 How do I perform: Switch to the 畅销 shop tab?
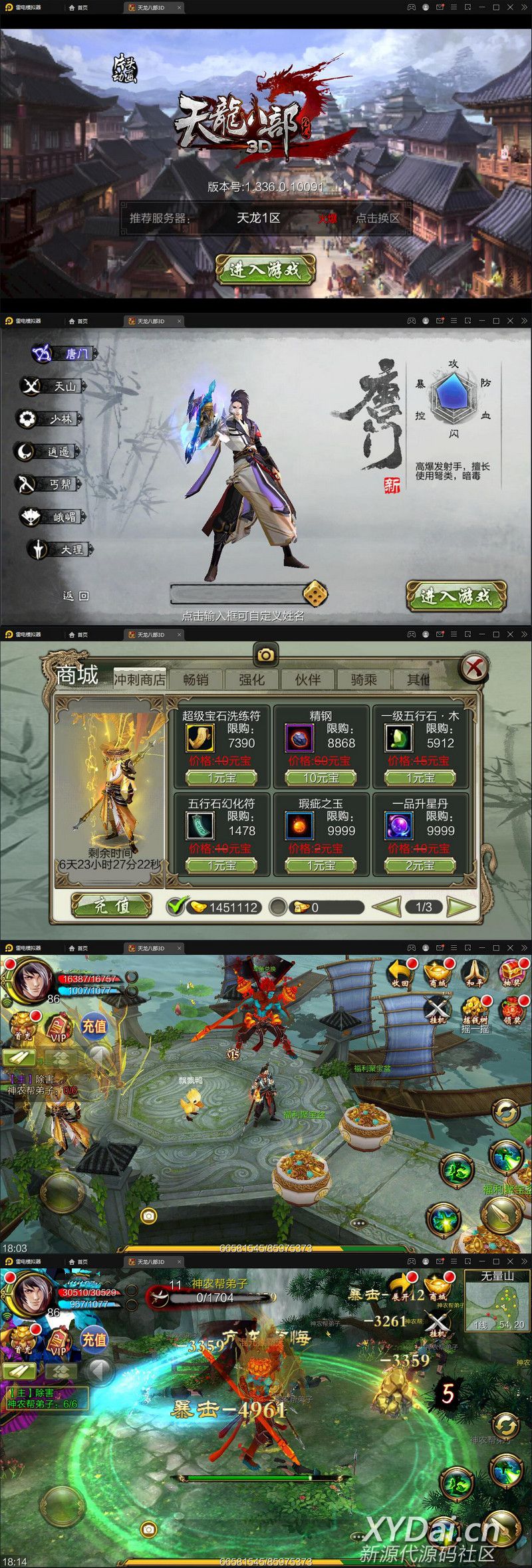pos(196,679)
